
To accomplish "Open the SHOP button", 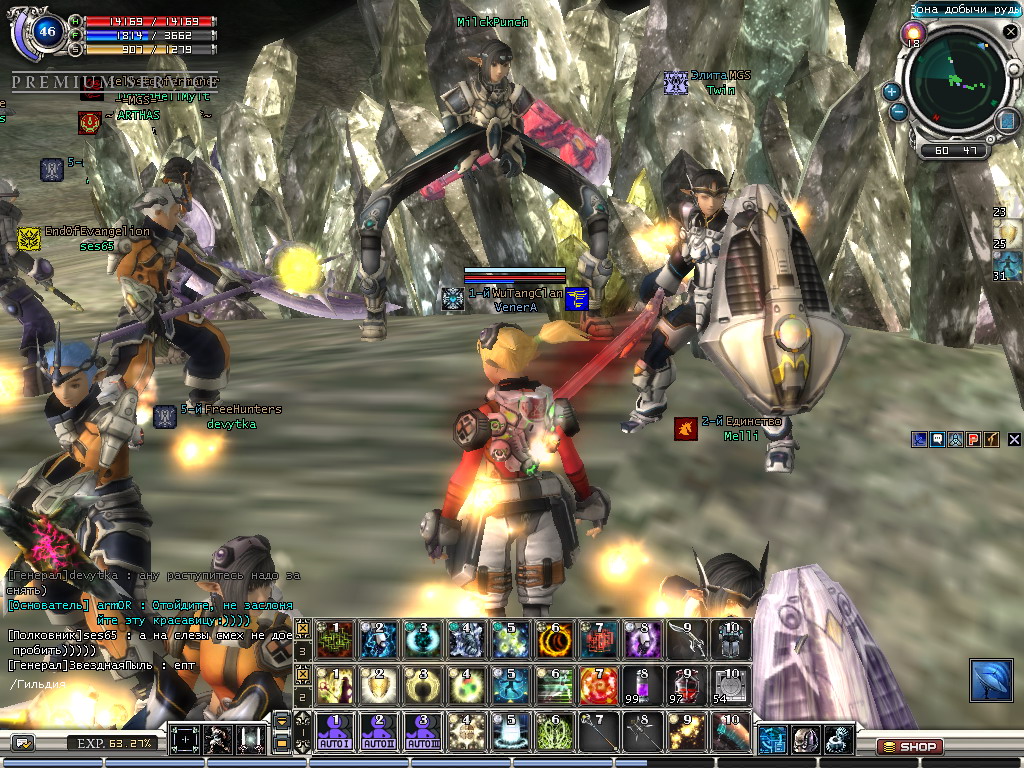I will pos(909,746).
